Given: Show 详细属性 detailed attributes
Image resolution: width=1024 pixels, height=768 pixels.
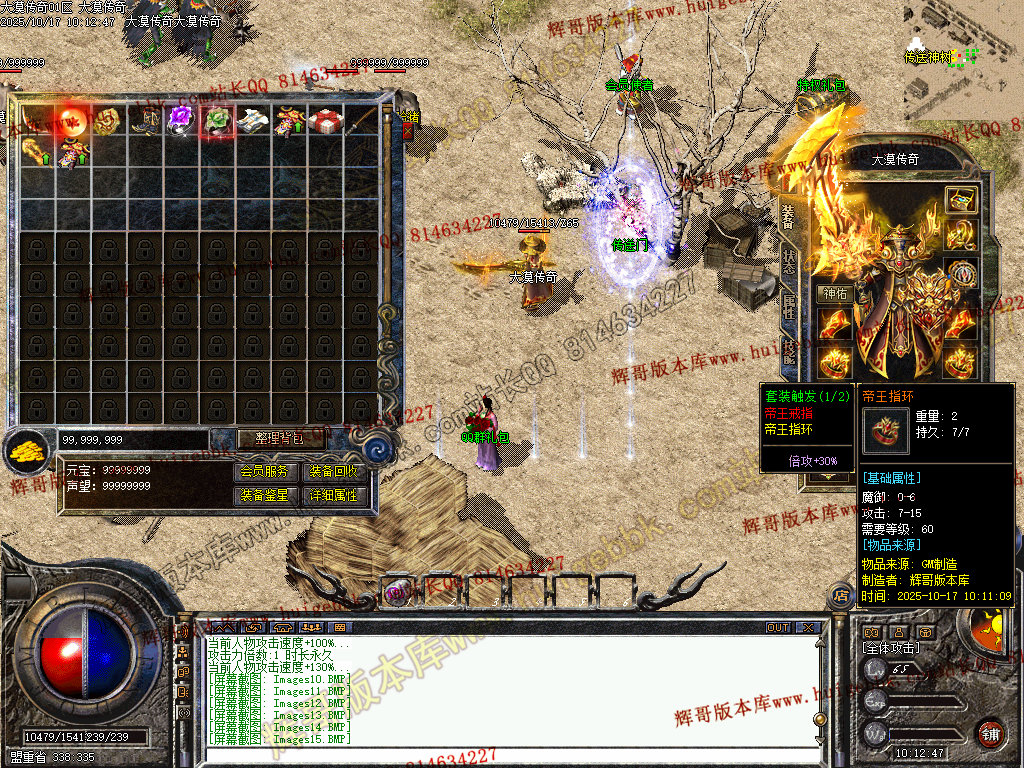Looking at the screenshot, I should [334, 495].
